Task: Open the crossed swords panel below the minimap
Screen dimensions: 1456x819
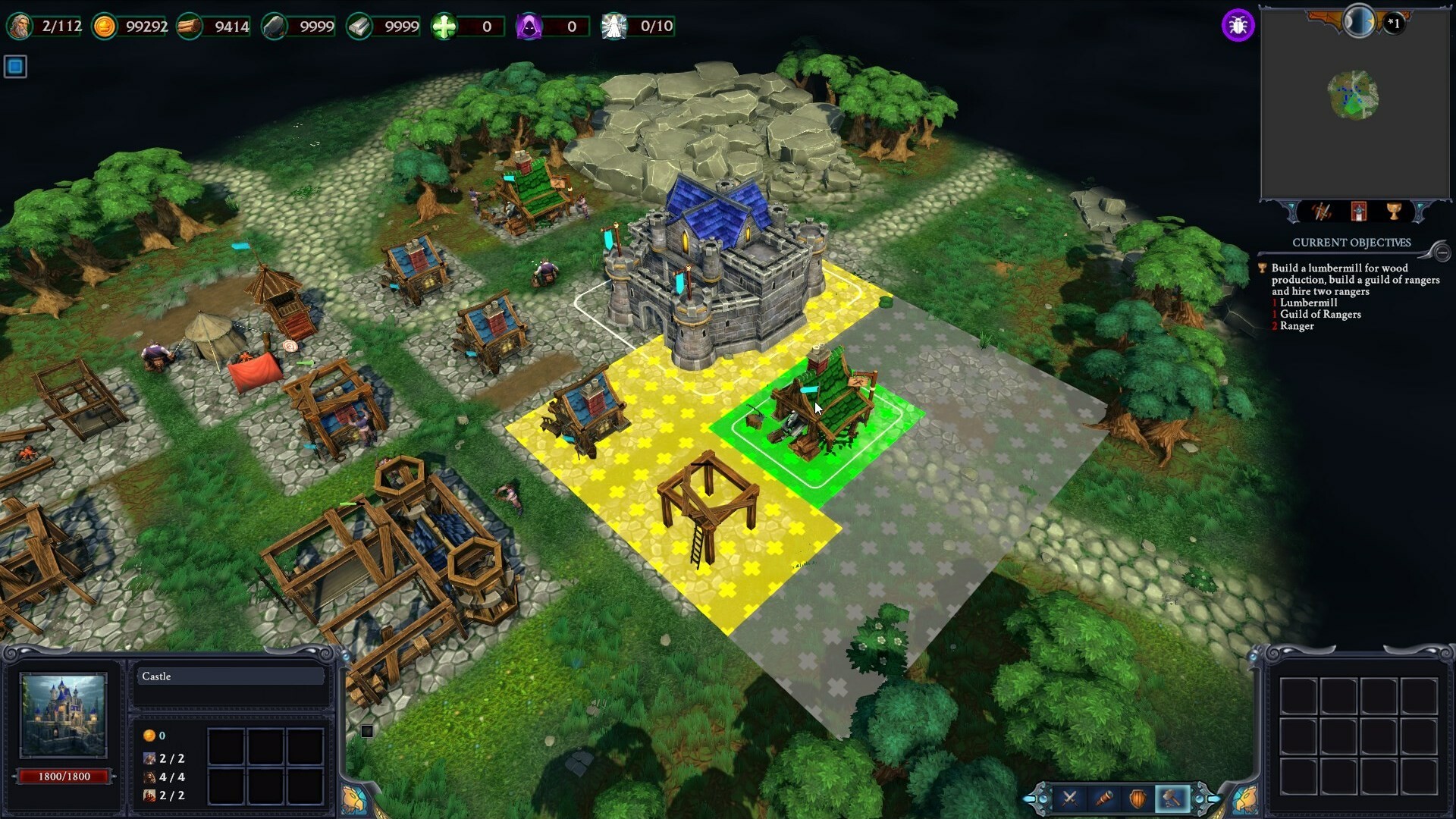Action: (x=1322, y=212)
